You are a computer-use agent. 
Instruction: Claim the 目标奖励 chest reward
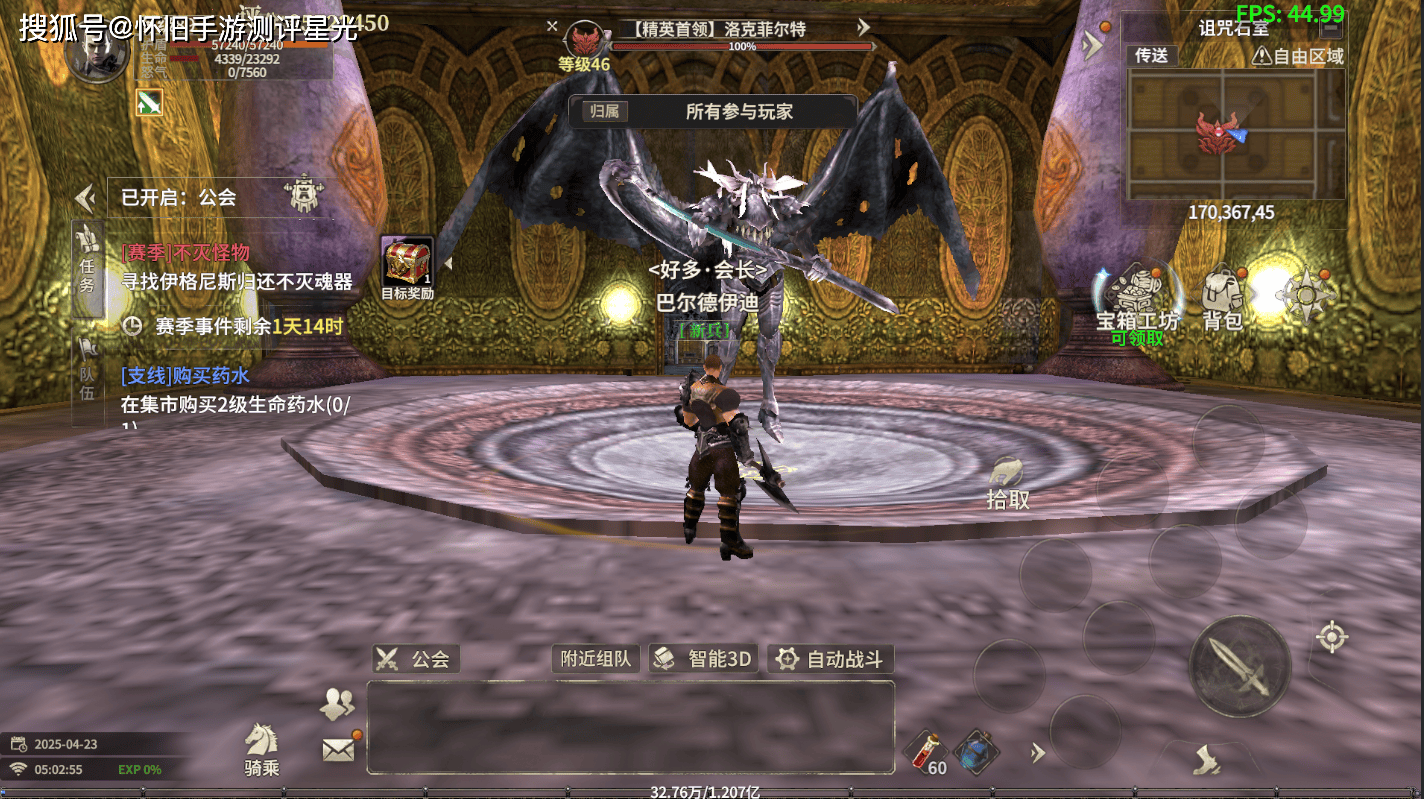(x=407, y=267)
